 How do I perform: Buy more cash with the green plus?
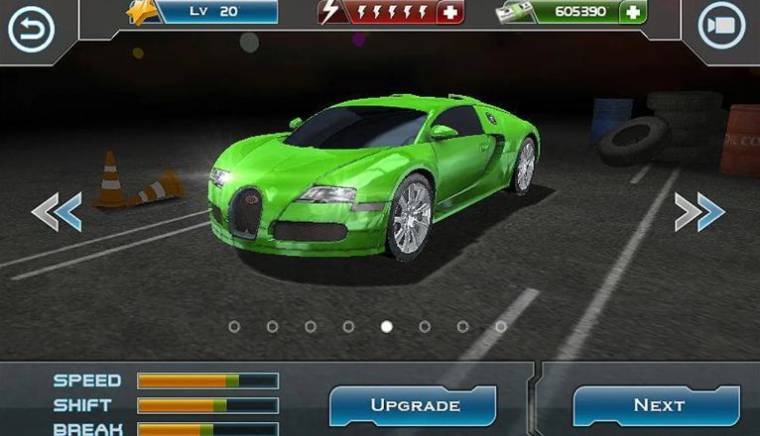[632, 12]
